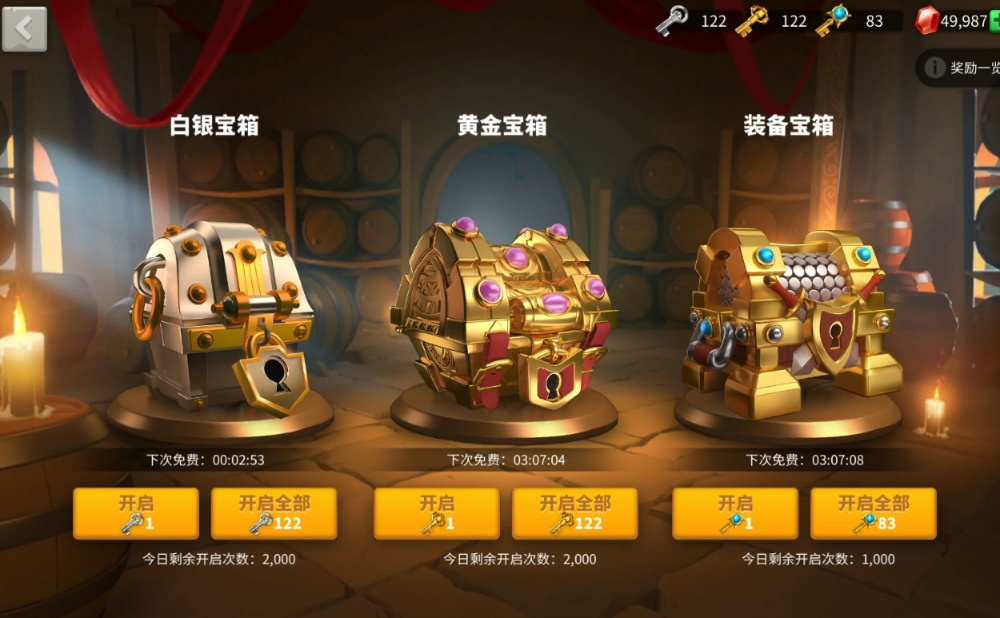Viewport: 1000px width, 618px height.
Task: Add more red gems with plus button
Action: (994, 21)
